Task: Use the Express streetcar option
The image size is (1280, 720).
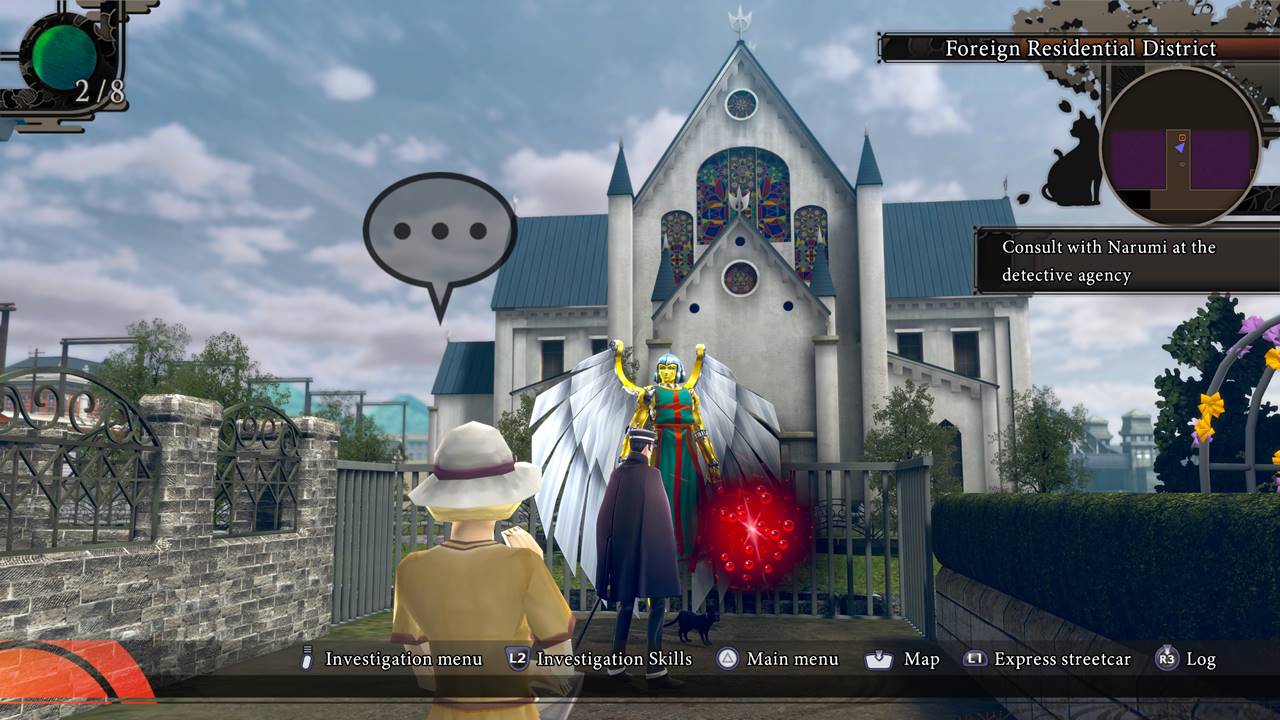Action: (x=1047, y=659)
